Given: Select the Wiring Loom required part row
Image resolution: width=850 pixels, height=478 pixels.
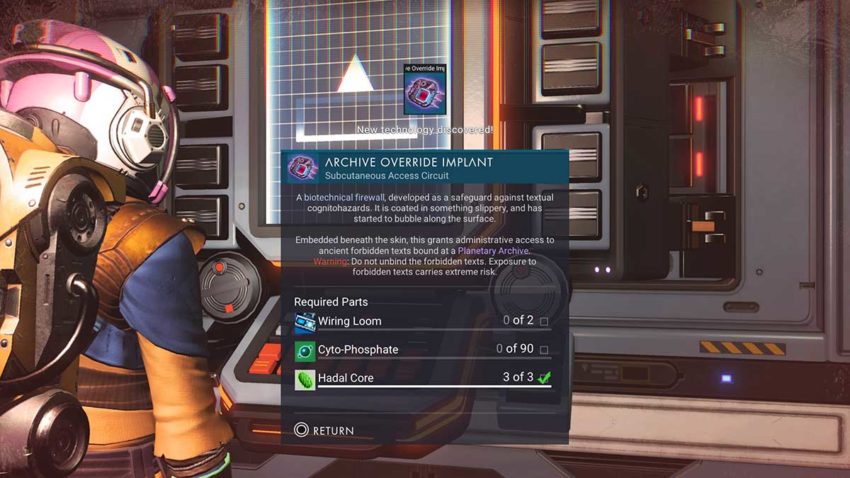Looking at the screenshot, I should tap(422, 321).
